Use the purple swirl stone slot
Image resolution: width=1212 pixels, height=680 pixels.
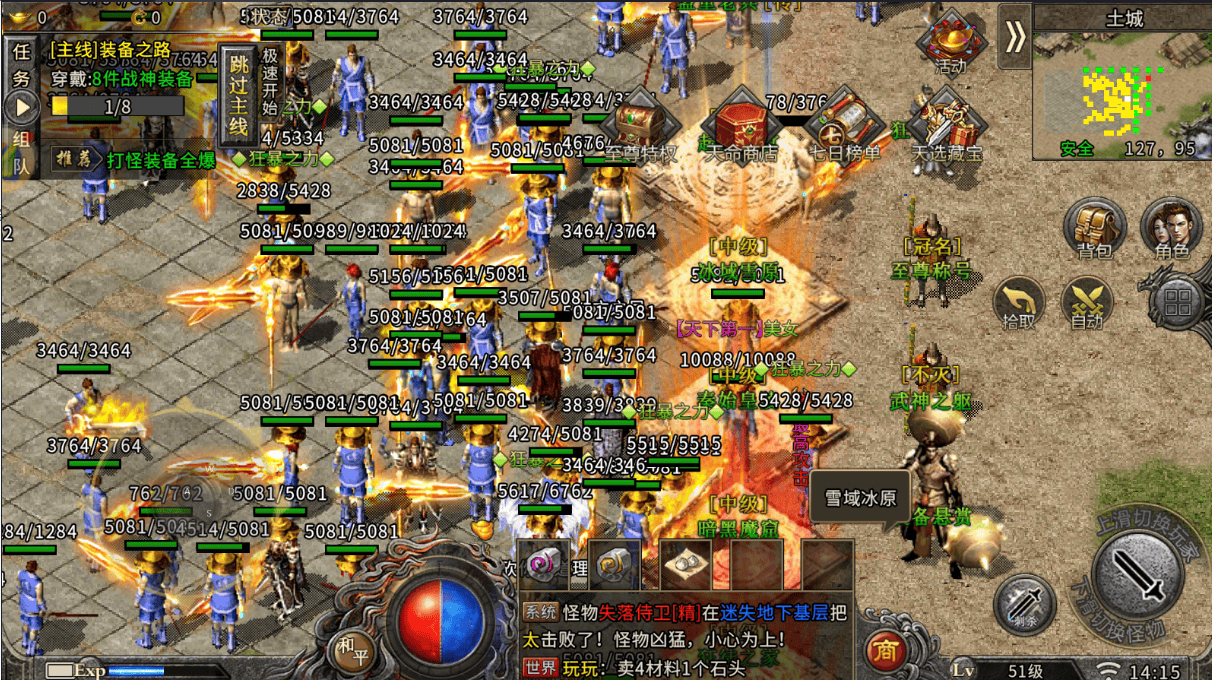click(543, 566)
